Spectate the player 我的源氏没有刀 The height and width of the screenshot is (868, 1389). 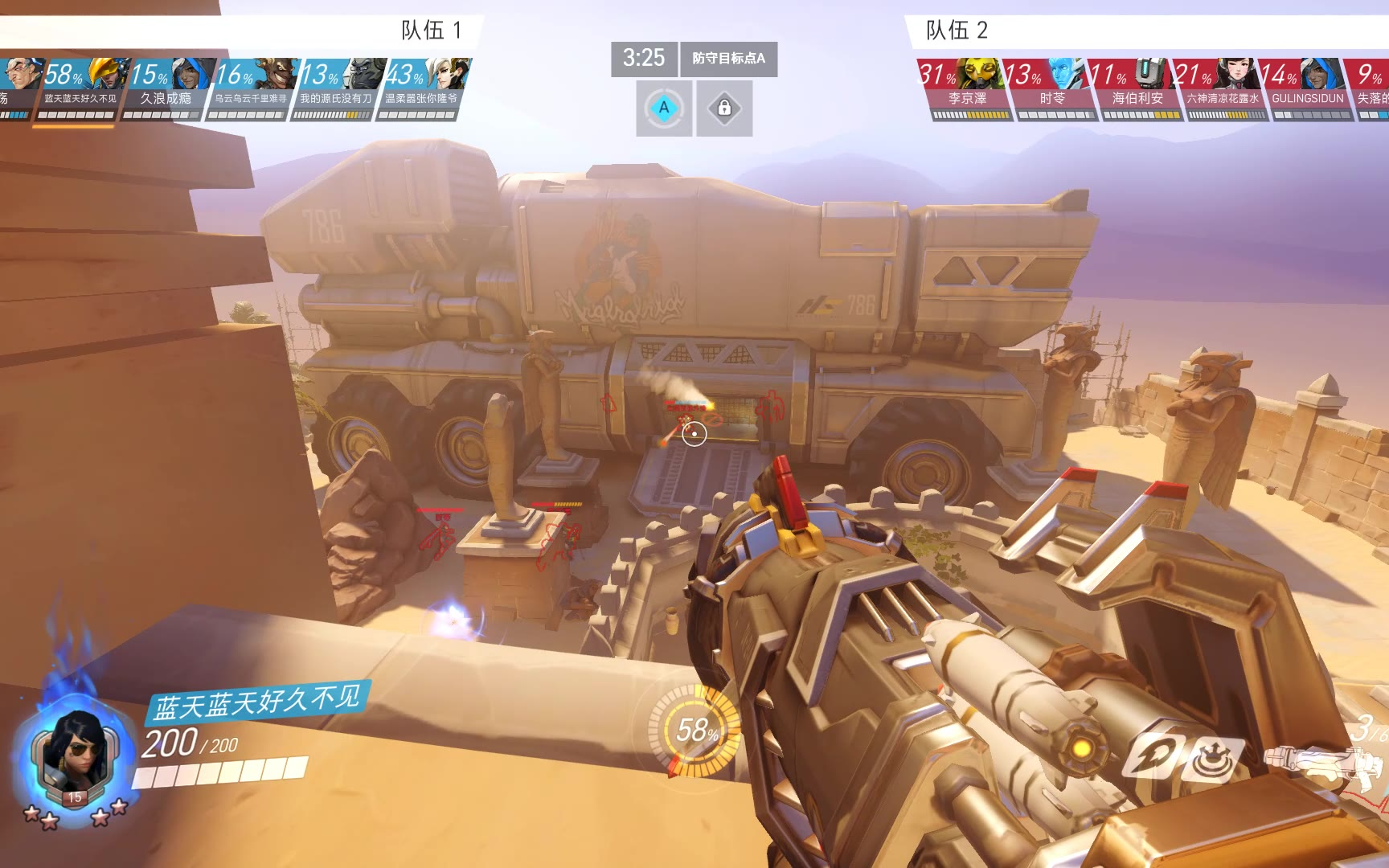(335, 89)
